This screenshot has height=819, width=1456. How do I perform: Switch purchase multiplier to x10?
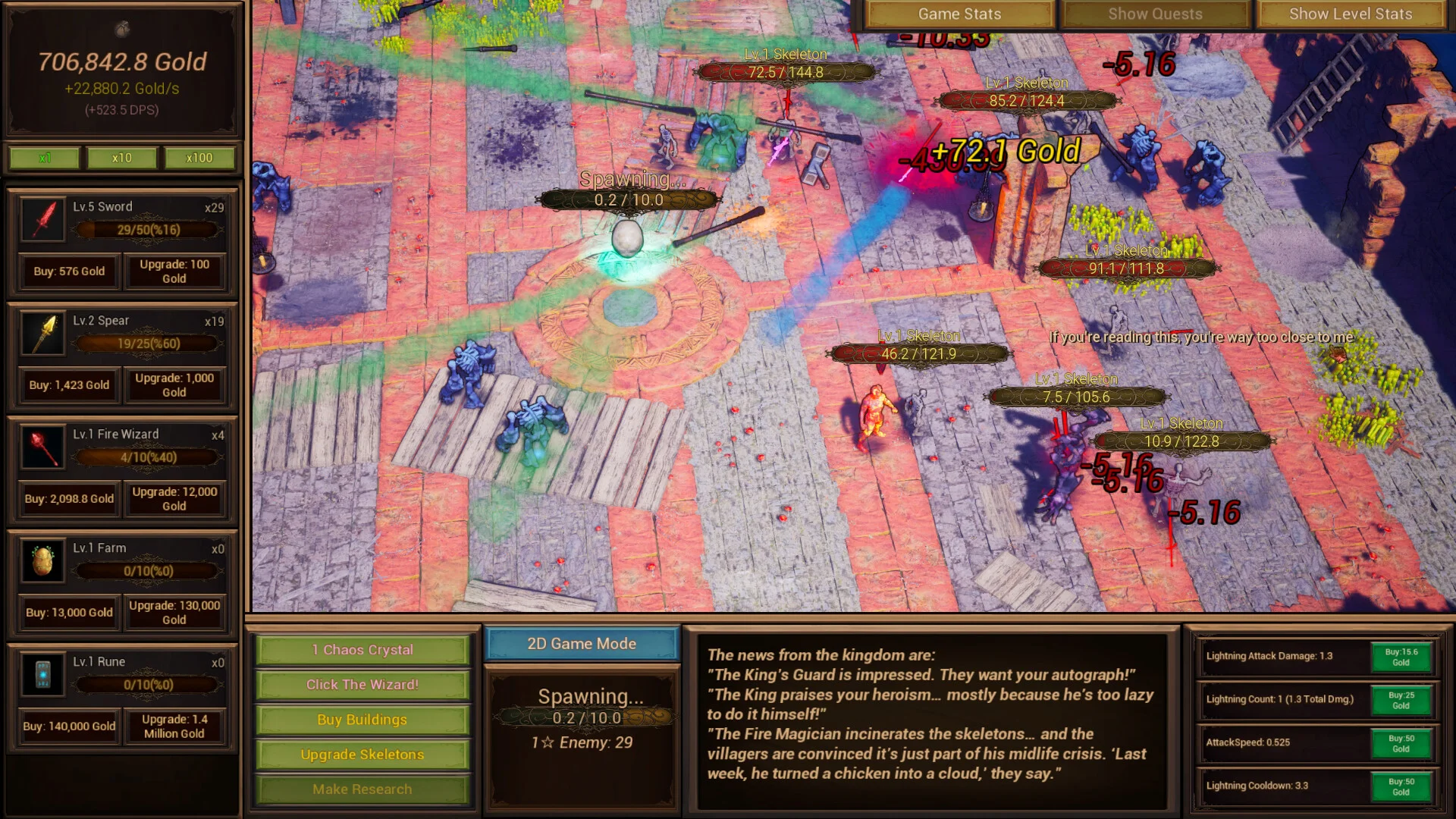click(121, 158)
